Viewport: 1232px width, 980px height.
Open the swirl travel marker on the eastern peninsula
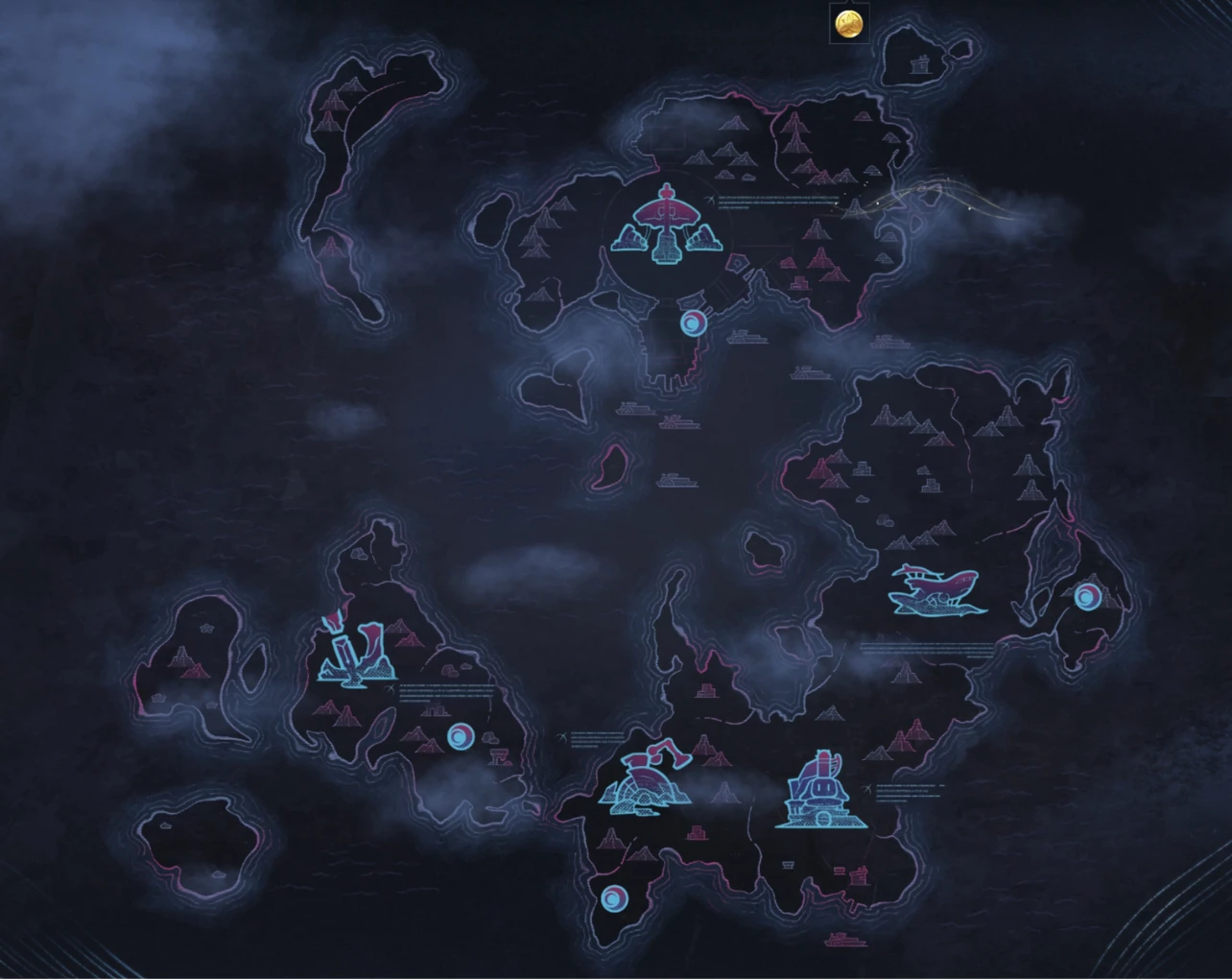1087,598
